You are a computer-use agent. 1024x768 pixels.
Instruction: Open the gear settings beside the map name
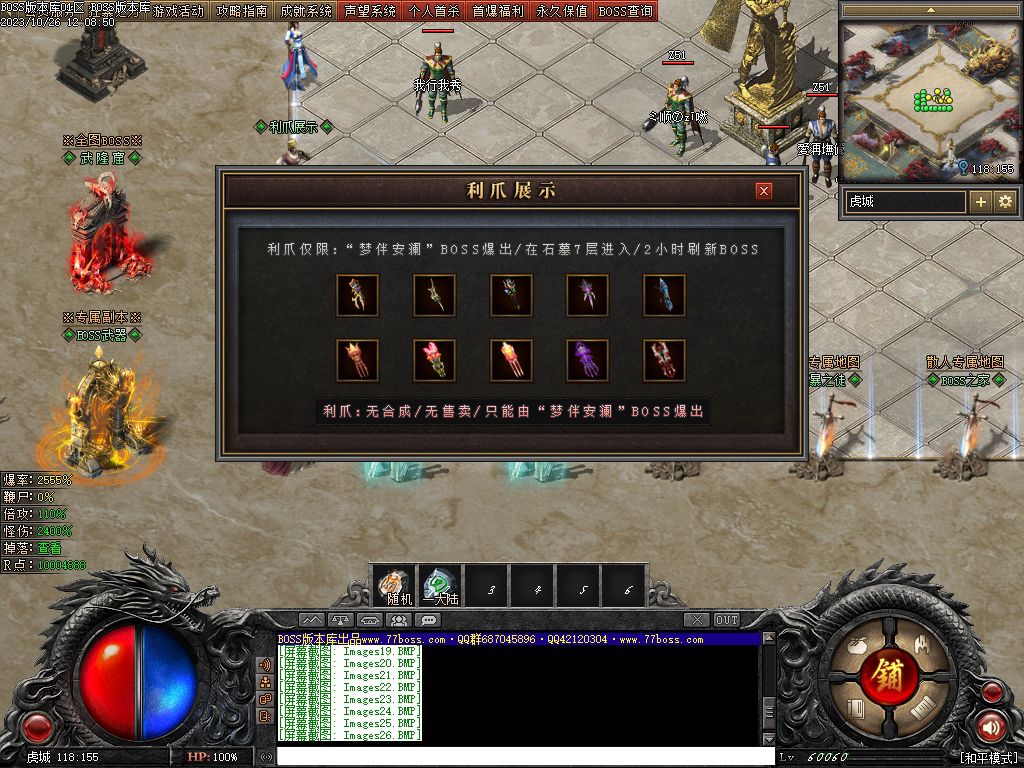[x=1004, y=202]
